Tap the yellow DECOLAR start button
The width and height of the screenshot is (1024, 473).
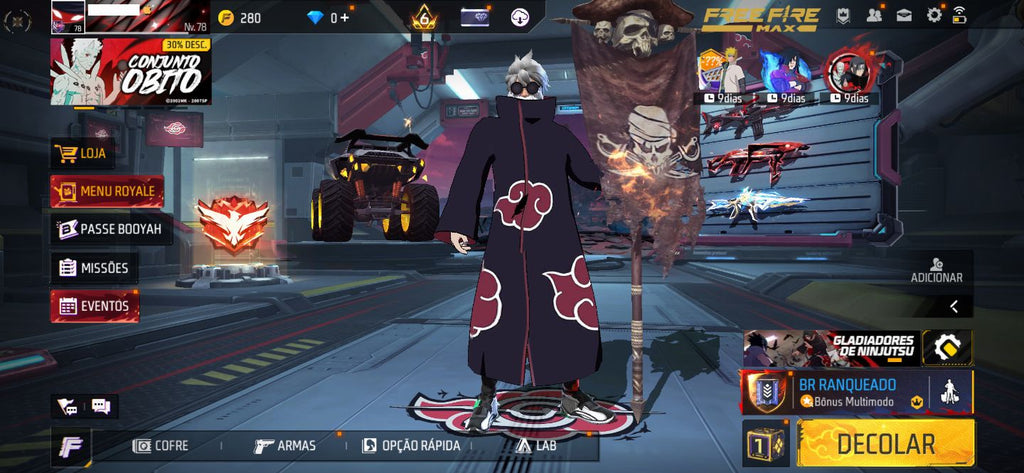pos(886,444)
